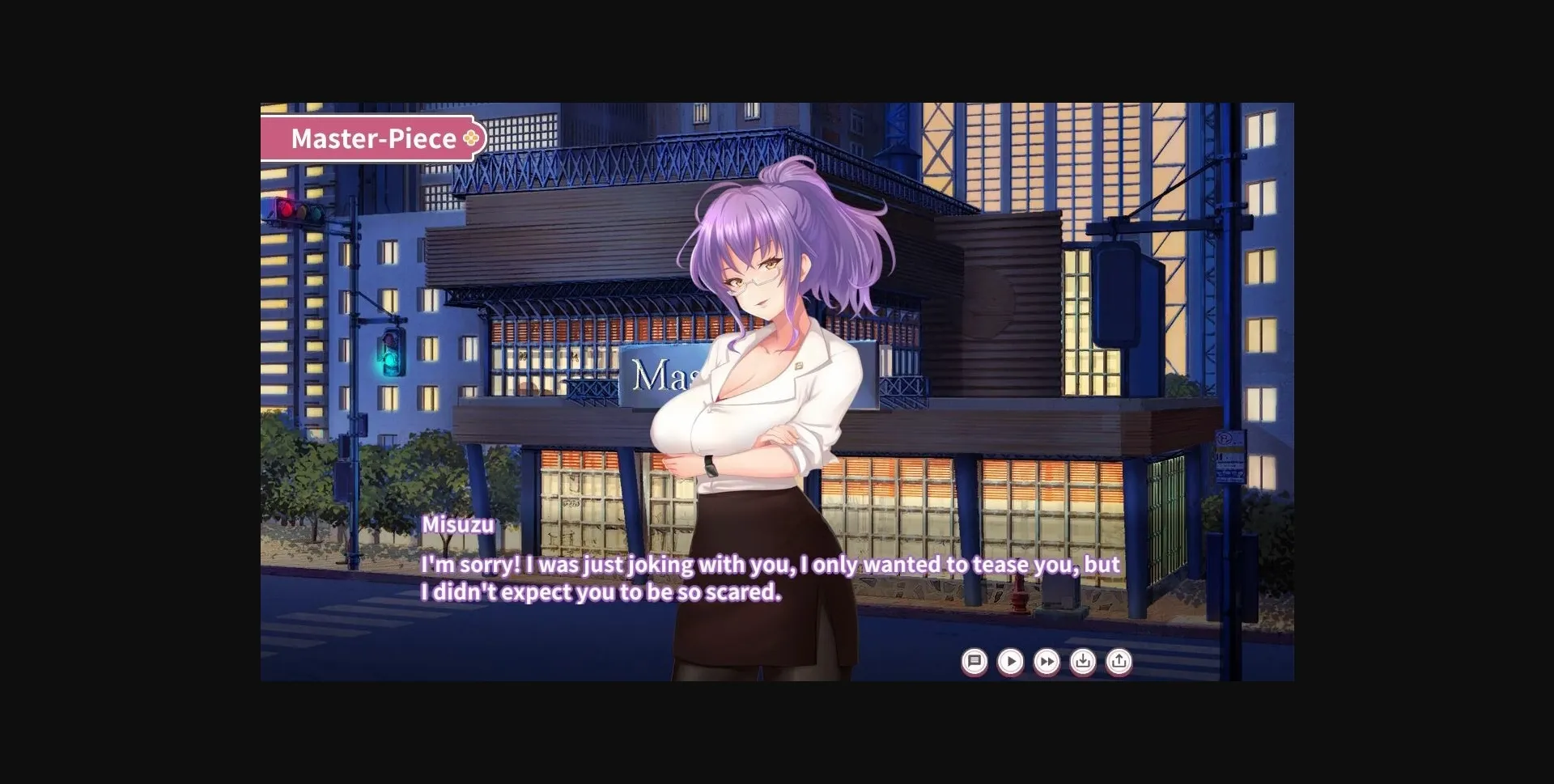Screen dimensions: 1554x784
Task: Click the dialogue text to advance
Action: pos(769,578)
